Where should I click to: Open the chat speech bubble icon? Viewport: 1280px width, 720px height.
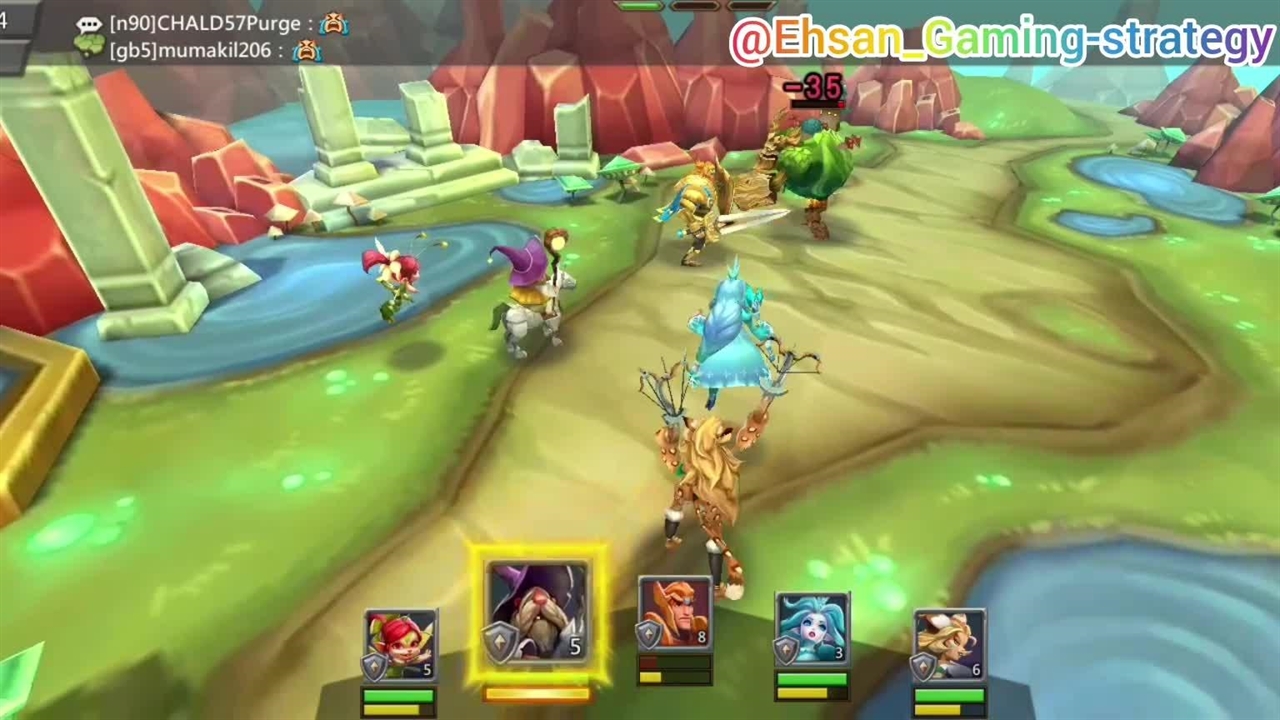tap(90, 25)
